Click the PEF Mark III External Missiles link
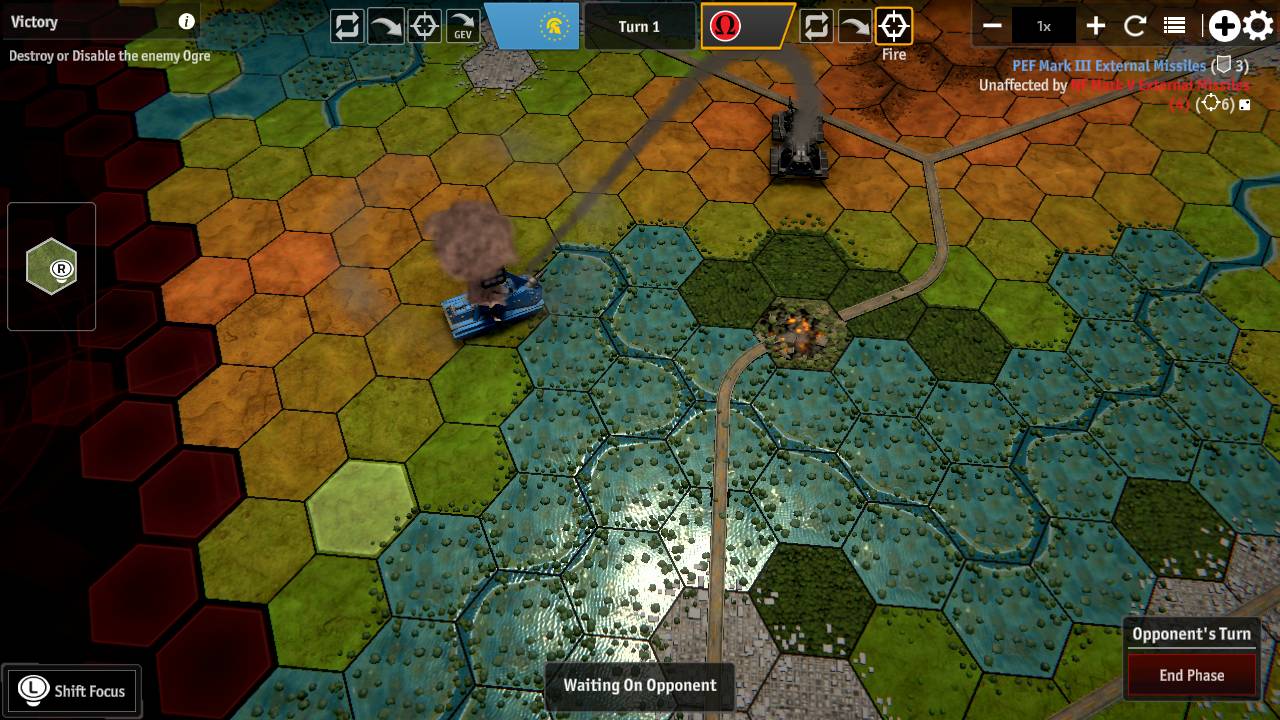This screenshot has height=720, width=1280. point(1110,65)
